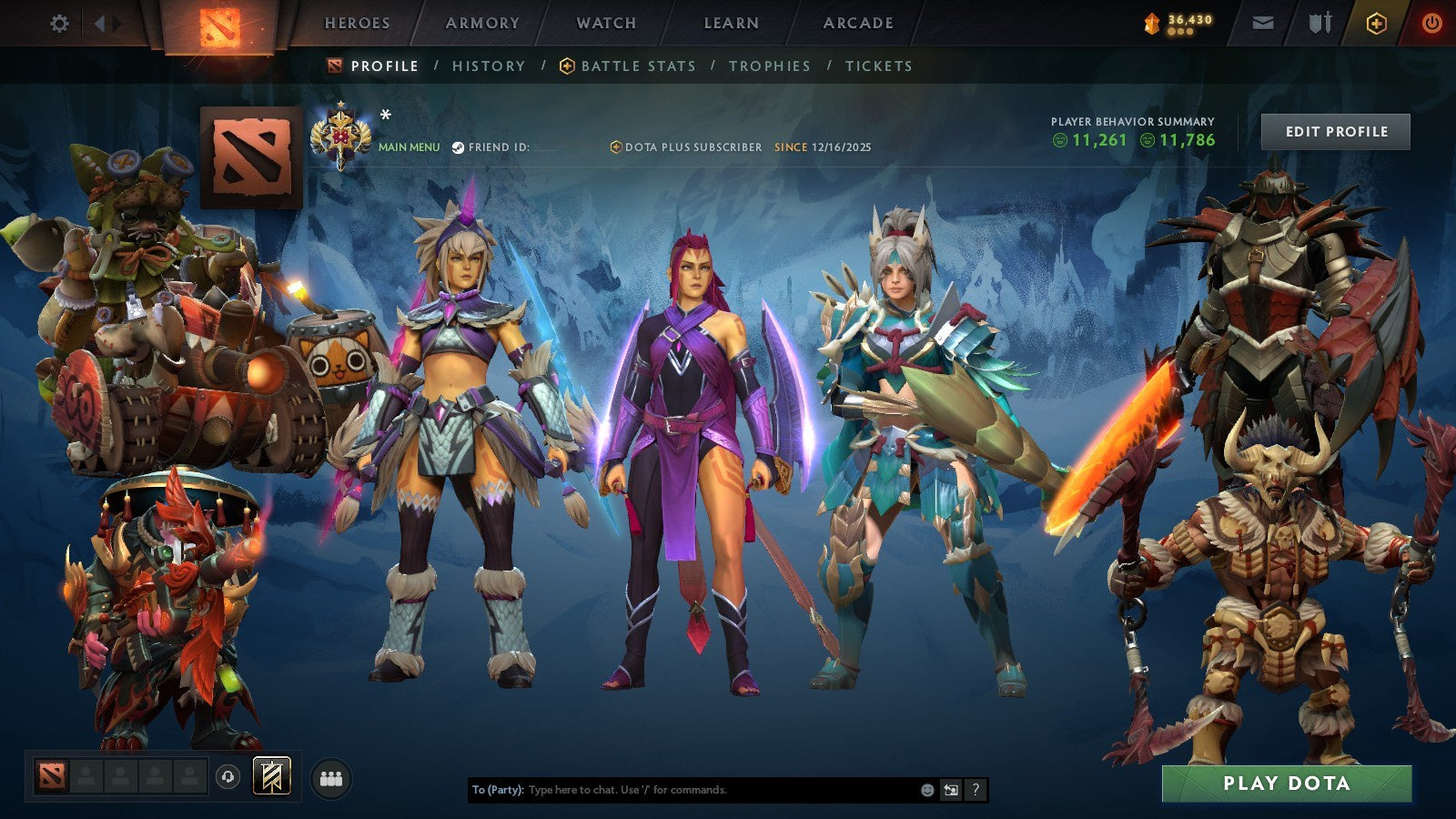Switch to the BATTLE STATS tab

(638, 66)
